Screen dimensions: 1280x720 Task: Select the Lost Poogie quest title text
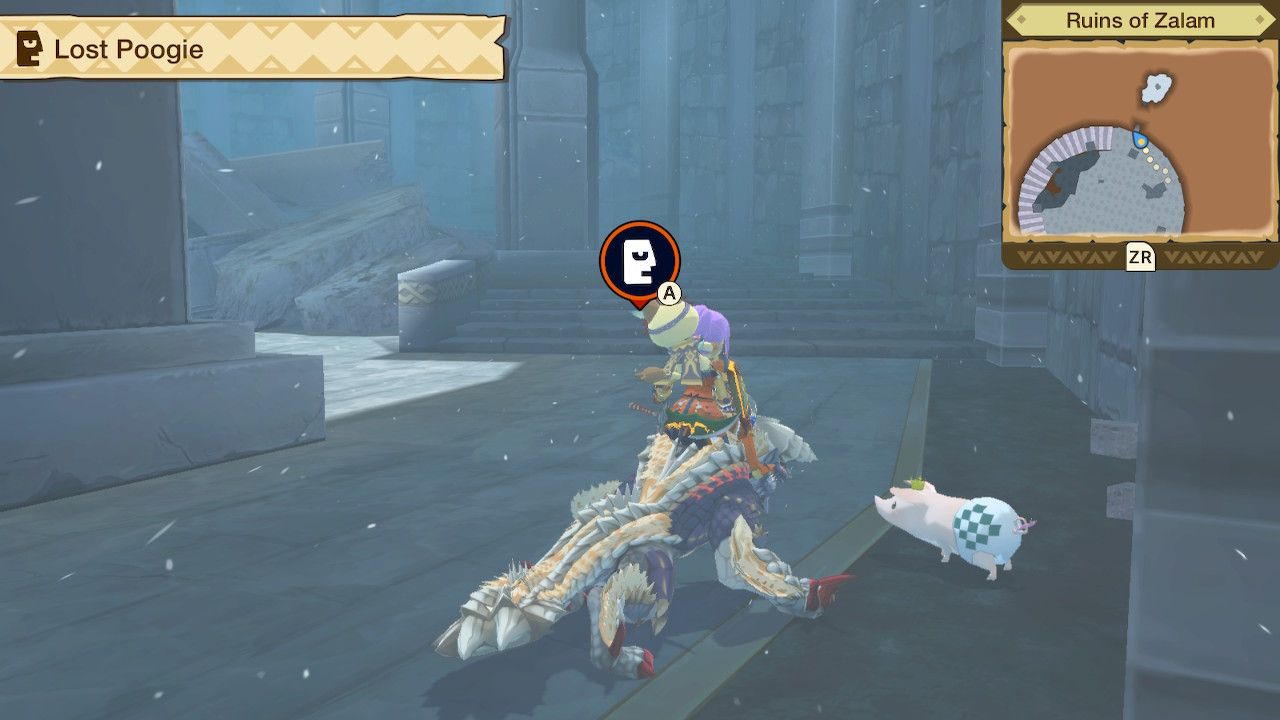(130, 48)
